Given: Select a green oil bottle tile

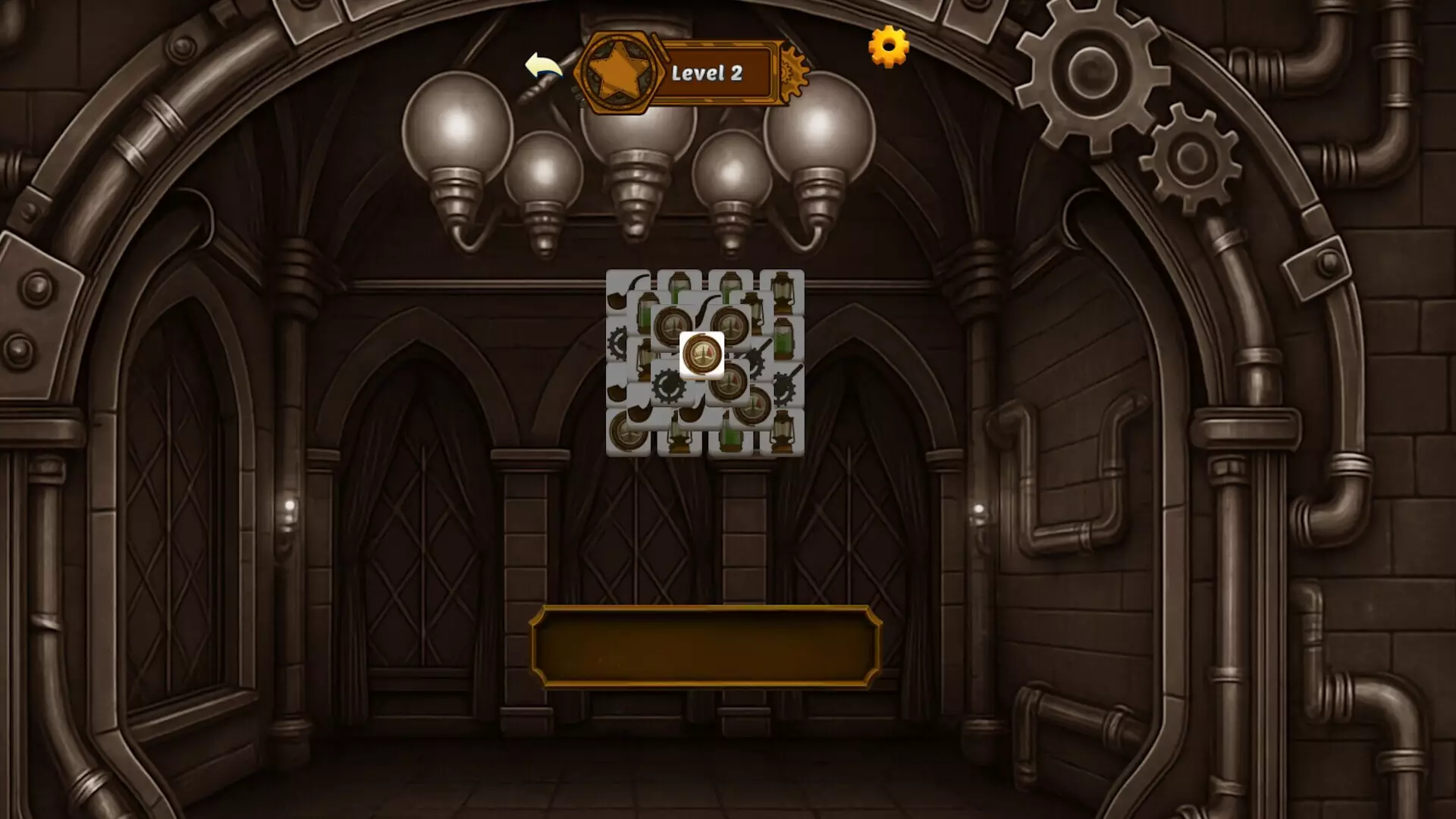Looking at the screenshot, I should point(678,287).
